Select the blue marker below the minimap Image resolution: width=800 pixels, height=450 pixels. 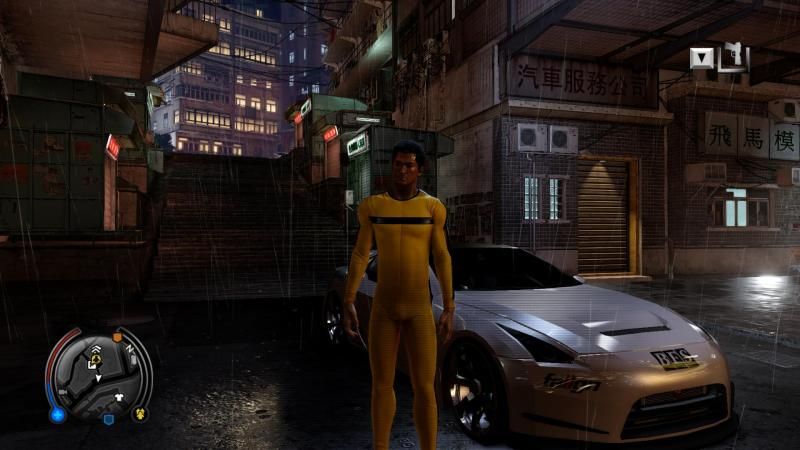pos(108,418)
